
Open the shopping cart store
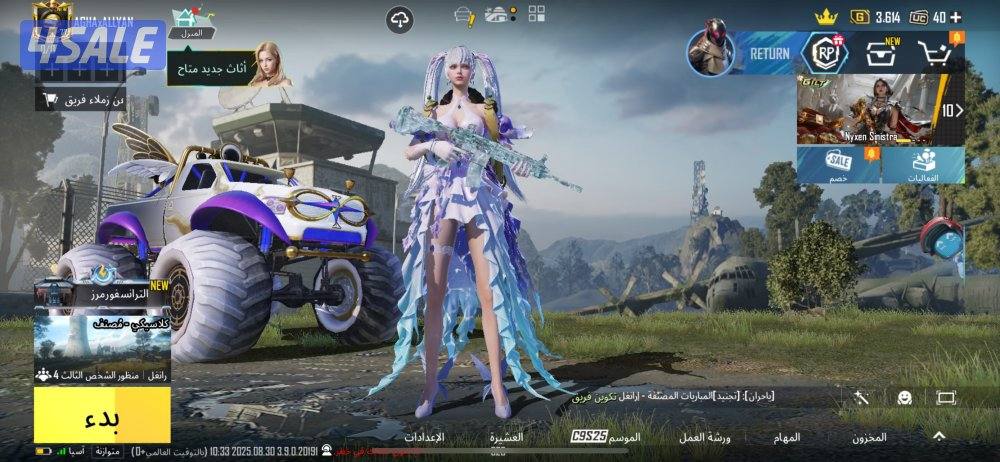point(936,54)
